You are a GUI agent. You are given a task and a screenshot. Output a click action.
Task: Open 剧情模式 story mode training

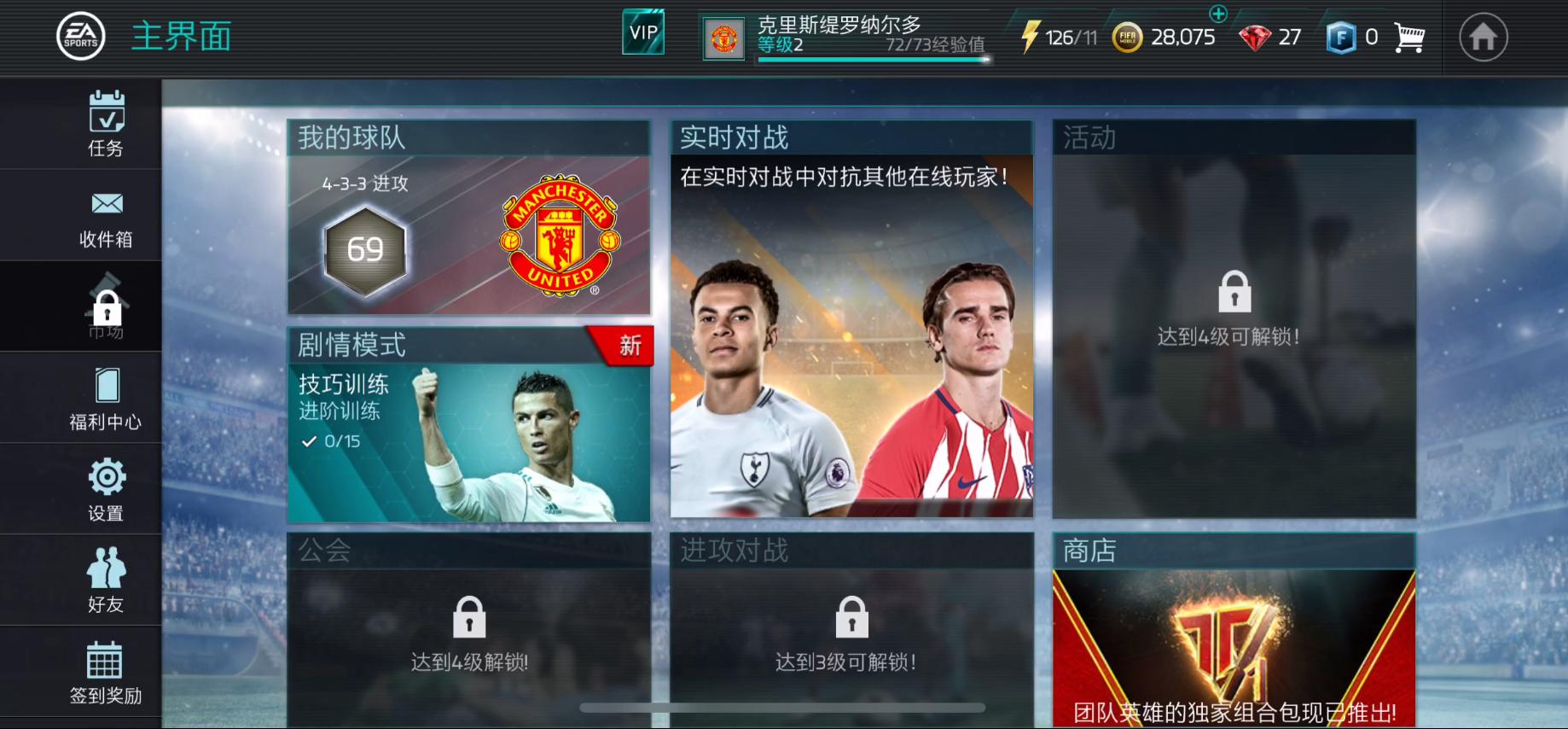(x=467, y=427)
